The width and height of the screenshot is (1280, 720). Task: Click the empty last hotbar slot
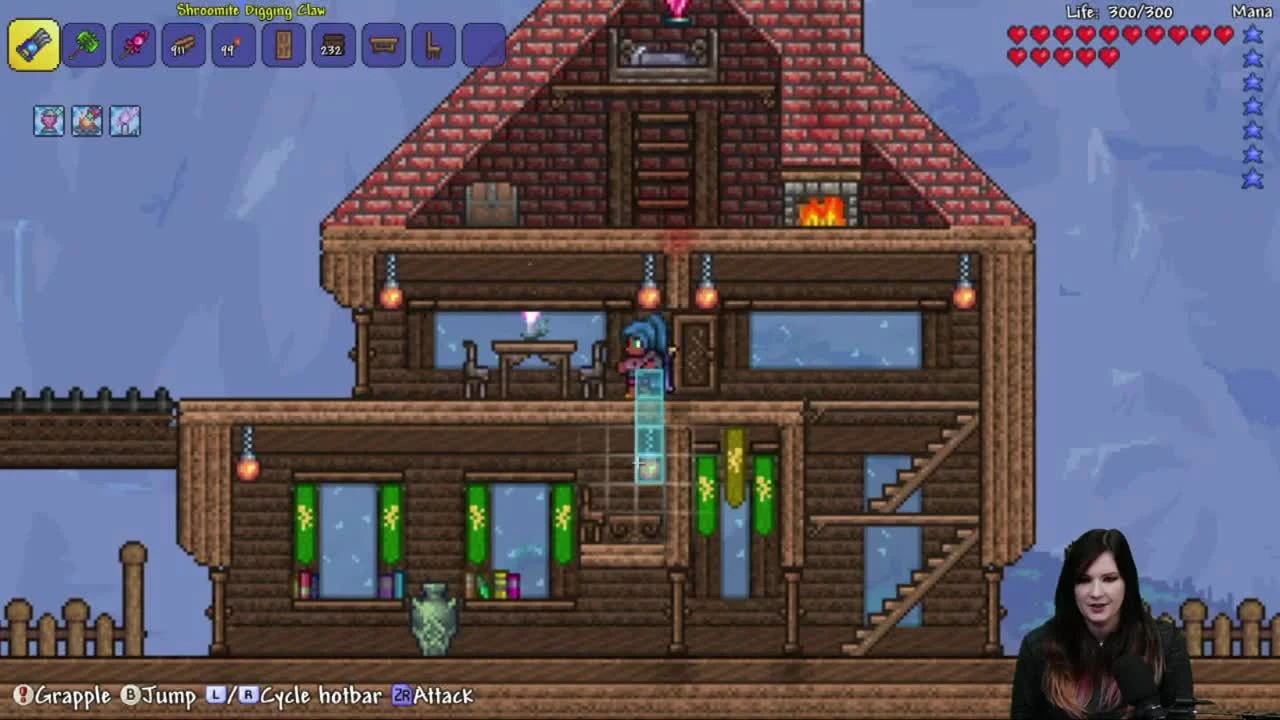point(482,45)
